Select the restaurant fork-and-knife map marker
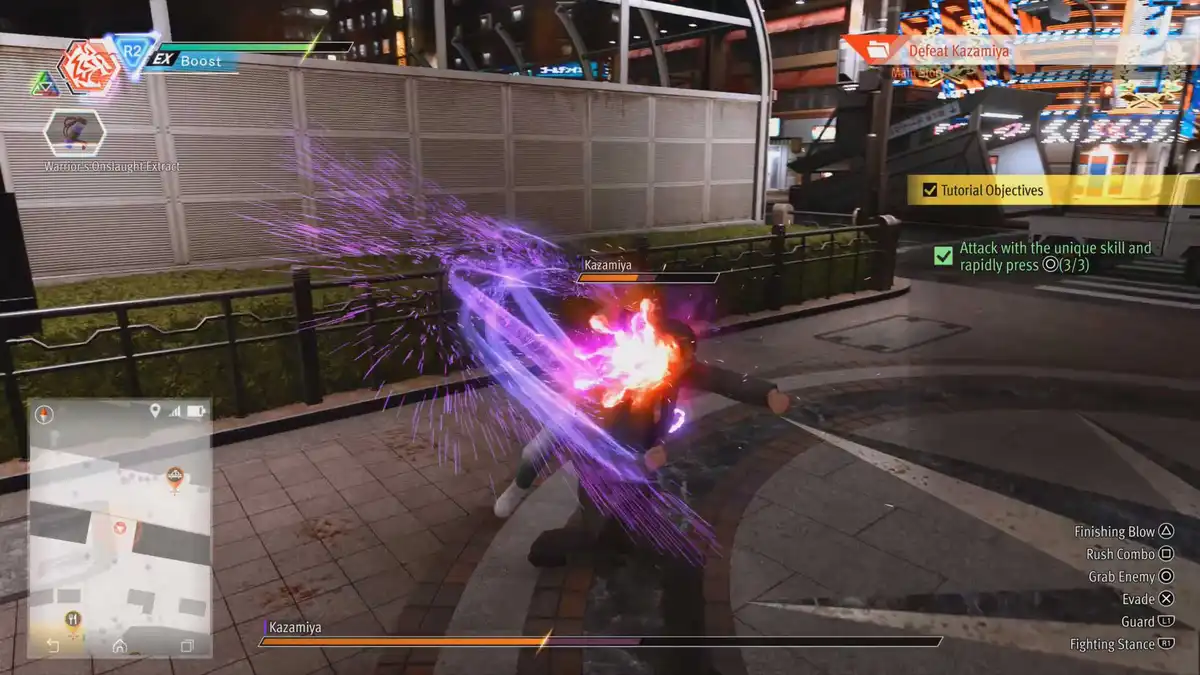This screenshot has height=675, width=1200. (x=73, y=620)
